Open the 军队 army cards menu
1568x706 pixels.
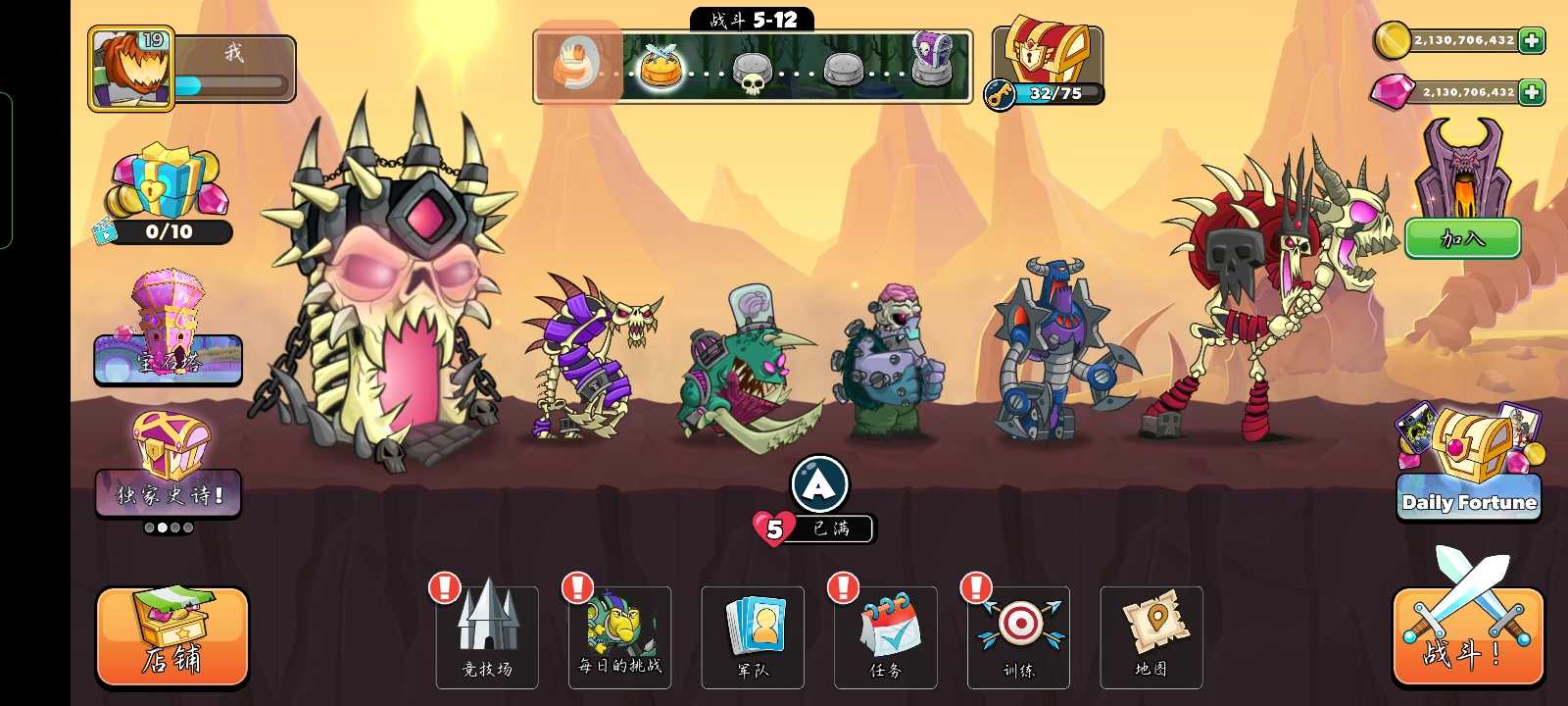pyautogui.click(x=753, y=636)
